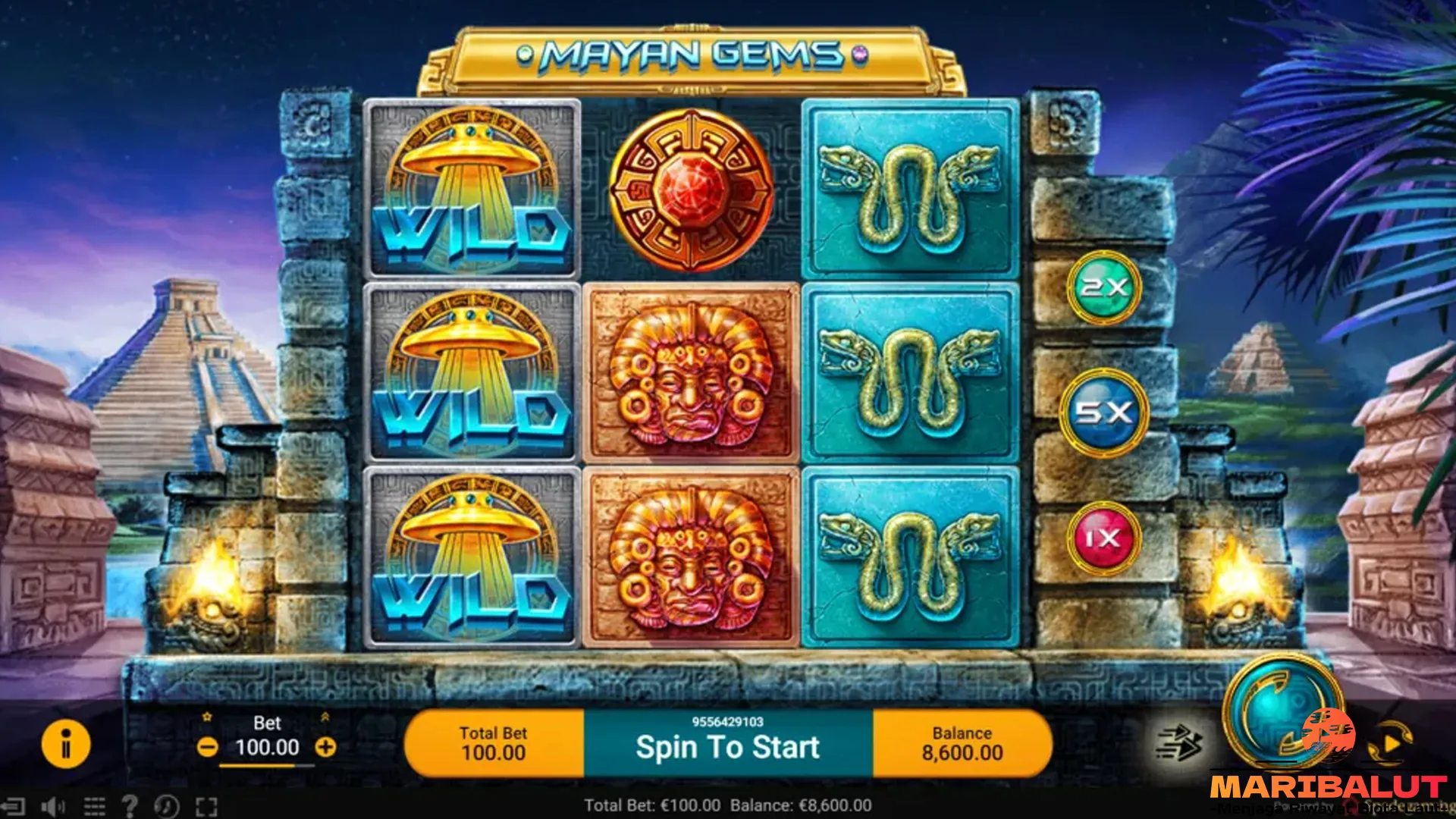
Task: Exit the game via logout icon
Action: click(13, 806)
